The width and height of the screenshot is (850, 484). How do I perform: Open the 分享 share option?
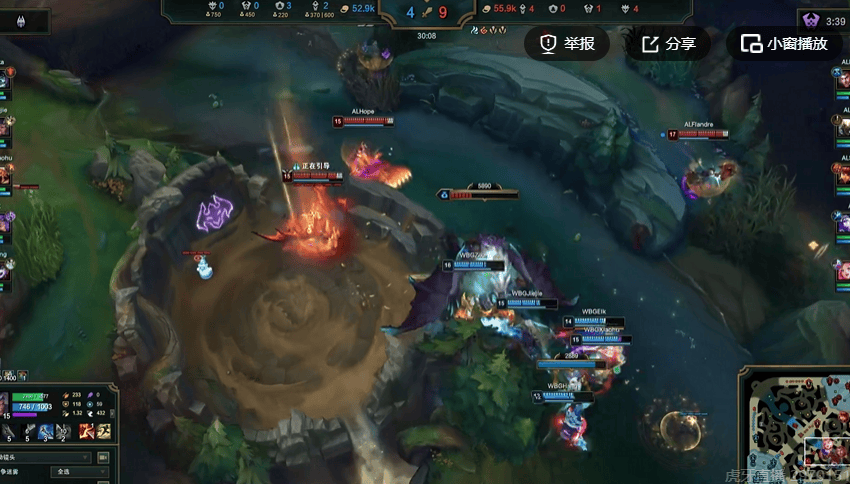pos(668,44)
